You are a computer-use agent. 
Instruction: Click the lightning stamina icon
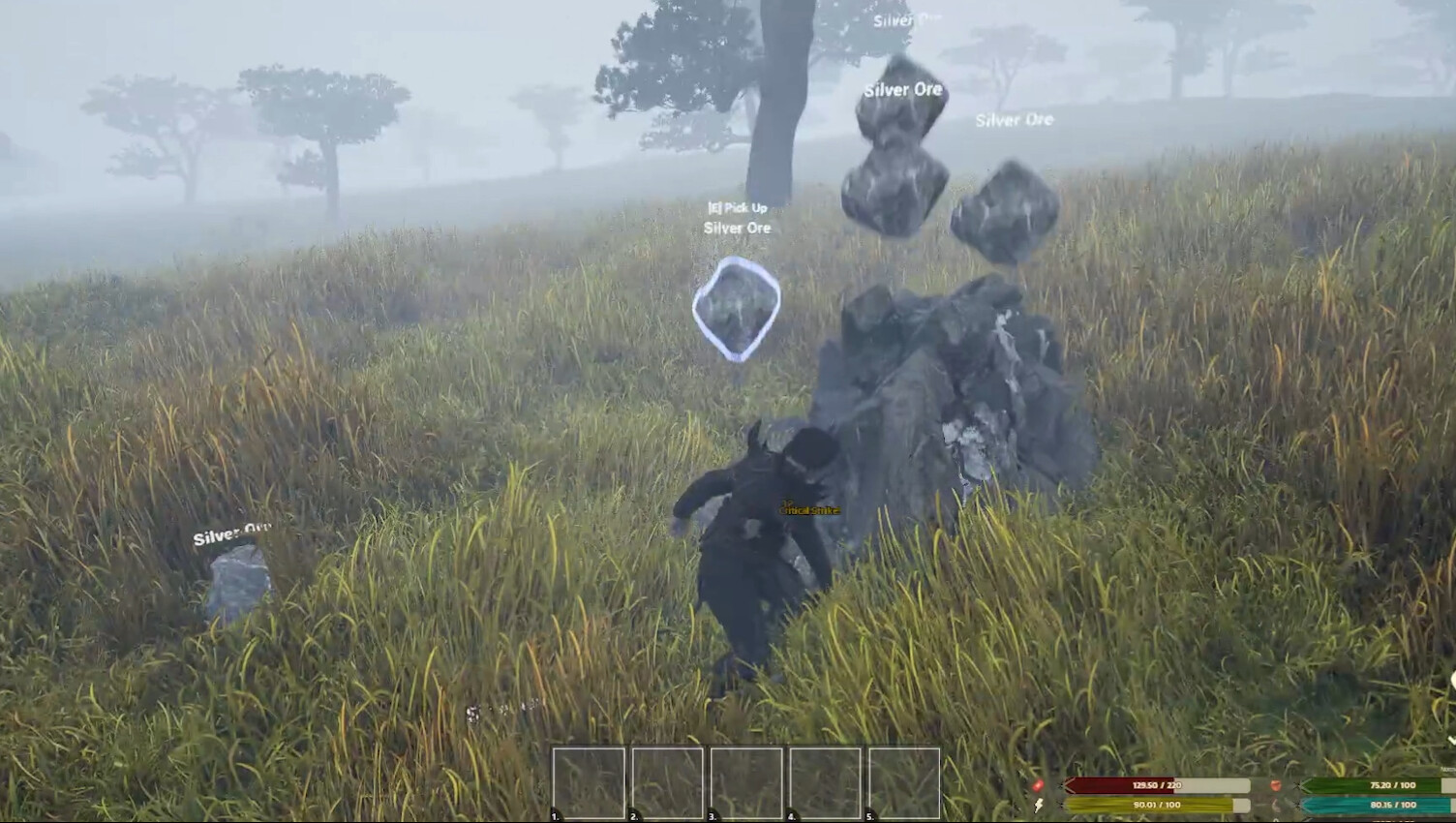[1038, 806]
